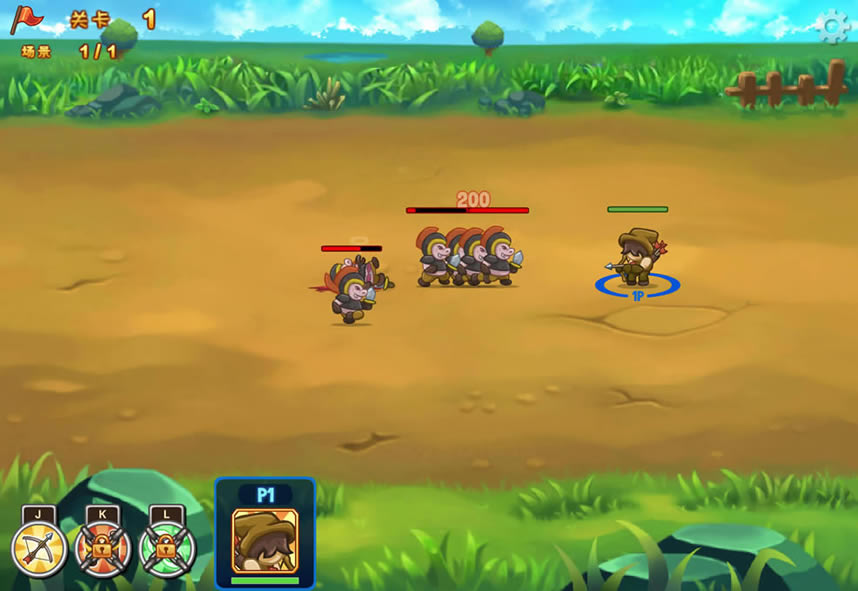Open settings with the gear icon
The image size is (858, 591).
coord(831,27)
